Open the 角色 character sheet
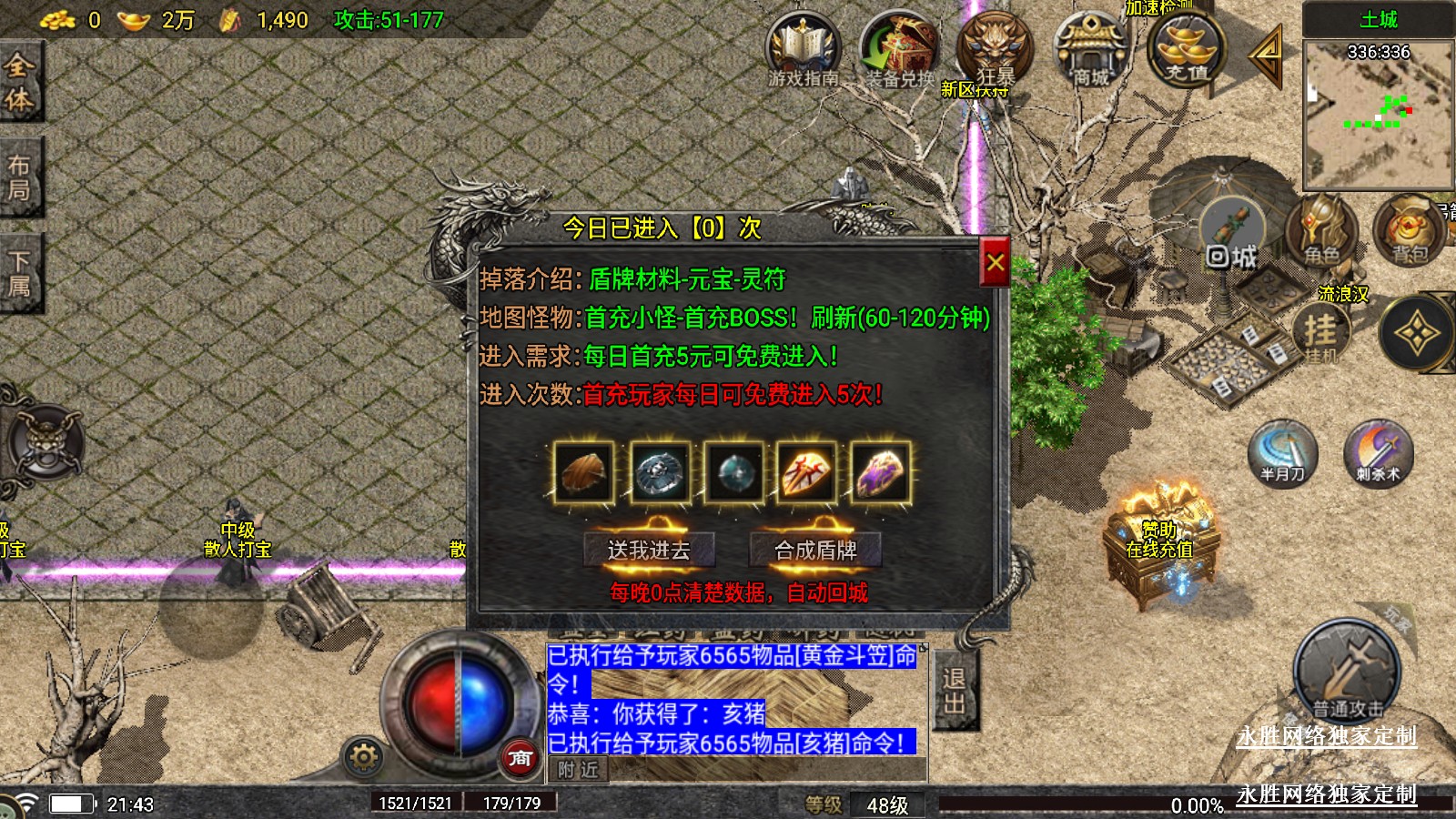Image resolution: width=1456 pixels, height=819 pixels. click(1321, 234)
